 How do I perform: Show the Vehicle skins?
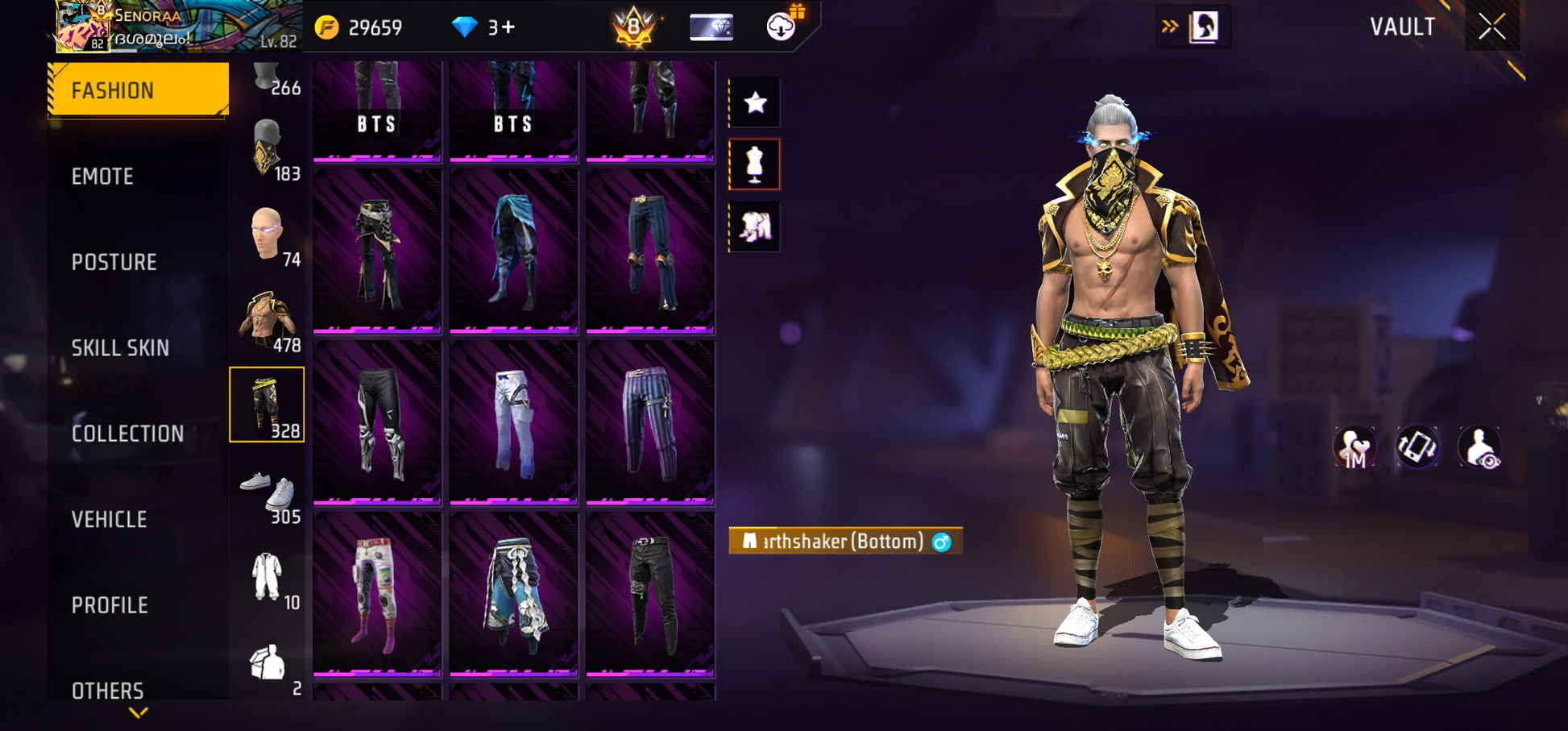click(109, 520)
